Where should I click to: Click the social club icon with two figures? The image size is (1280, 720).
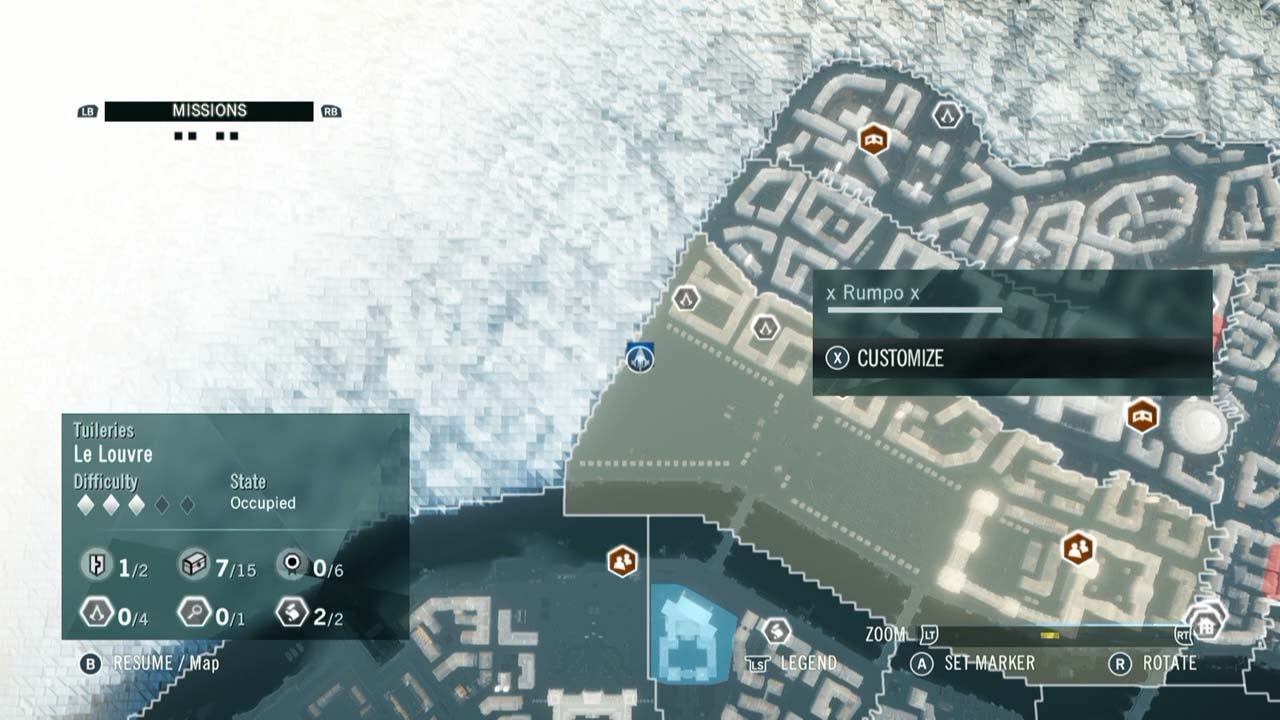tap(1077, 549)
